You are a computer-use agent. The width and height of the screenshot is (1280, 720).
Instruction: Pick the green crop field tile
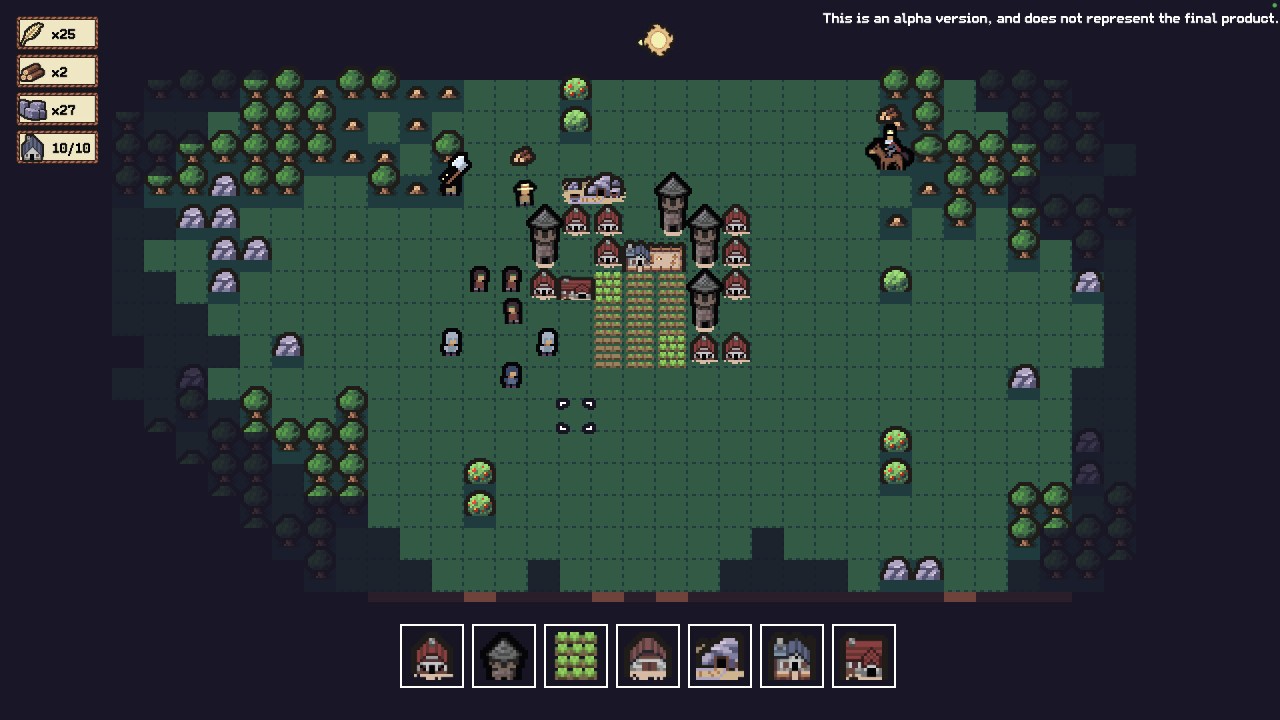tap(576, 656)
